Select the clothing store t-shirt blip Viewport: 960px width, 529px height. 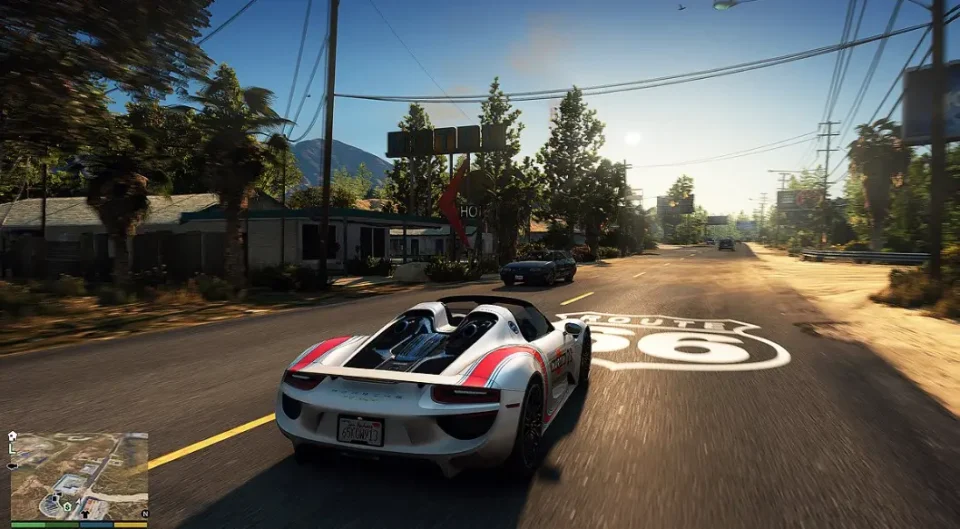[x=85, y=514]
